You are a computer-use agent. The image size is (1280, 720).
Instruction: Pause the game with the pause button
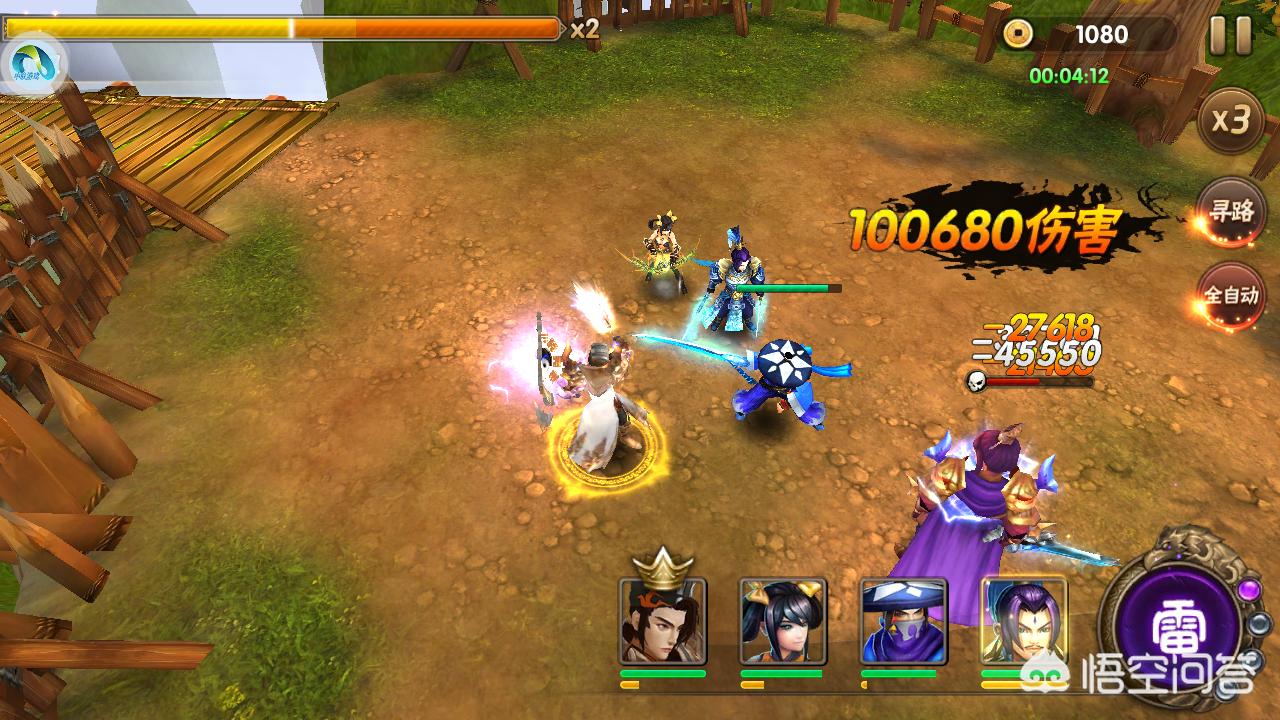[x=1230, y=36]
